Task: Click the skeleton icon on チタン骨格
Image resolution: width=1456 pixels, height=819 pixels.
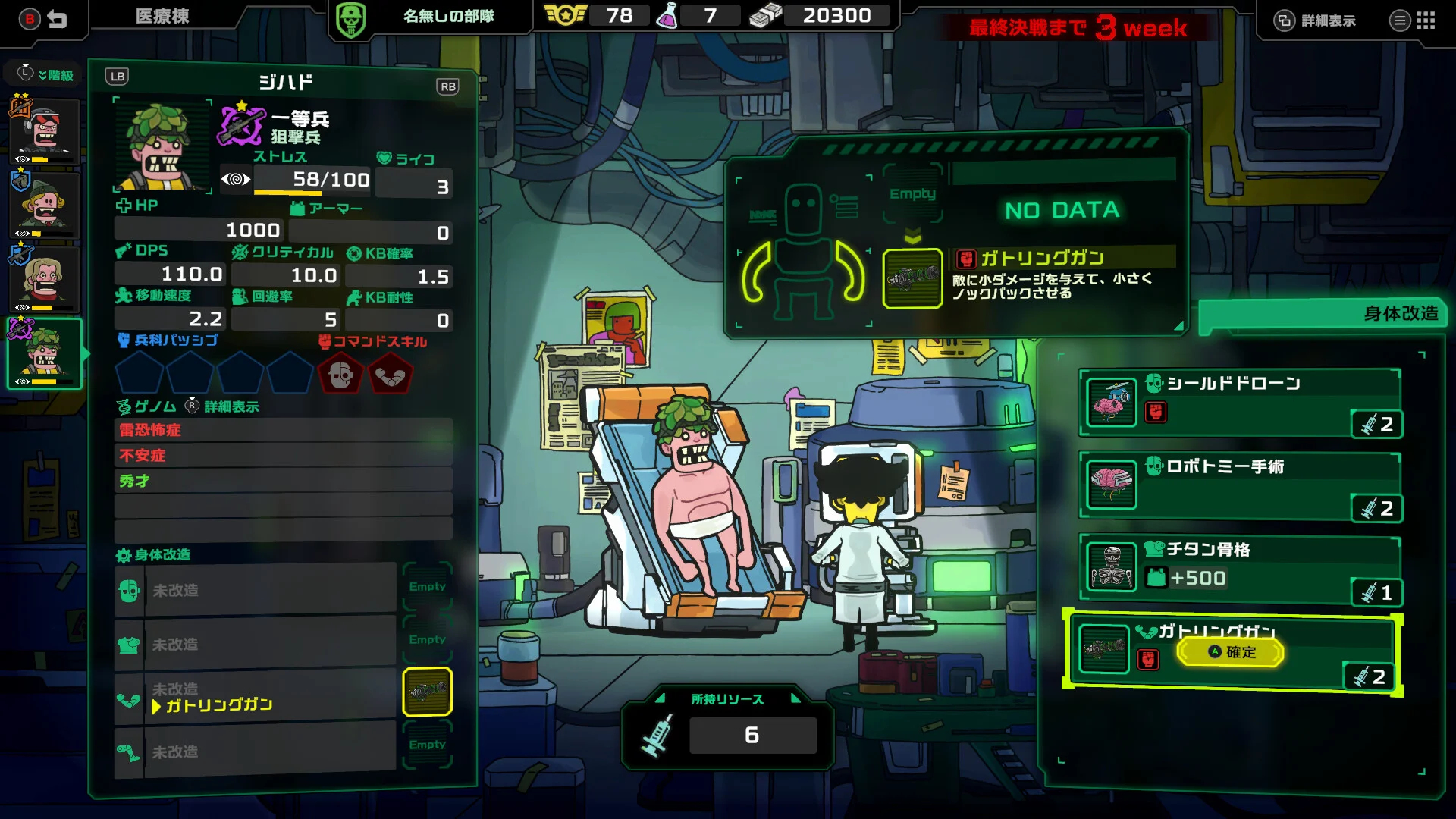Action: pyautogui.click(x=1110, y=567)
